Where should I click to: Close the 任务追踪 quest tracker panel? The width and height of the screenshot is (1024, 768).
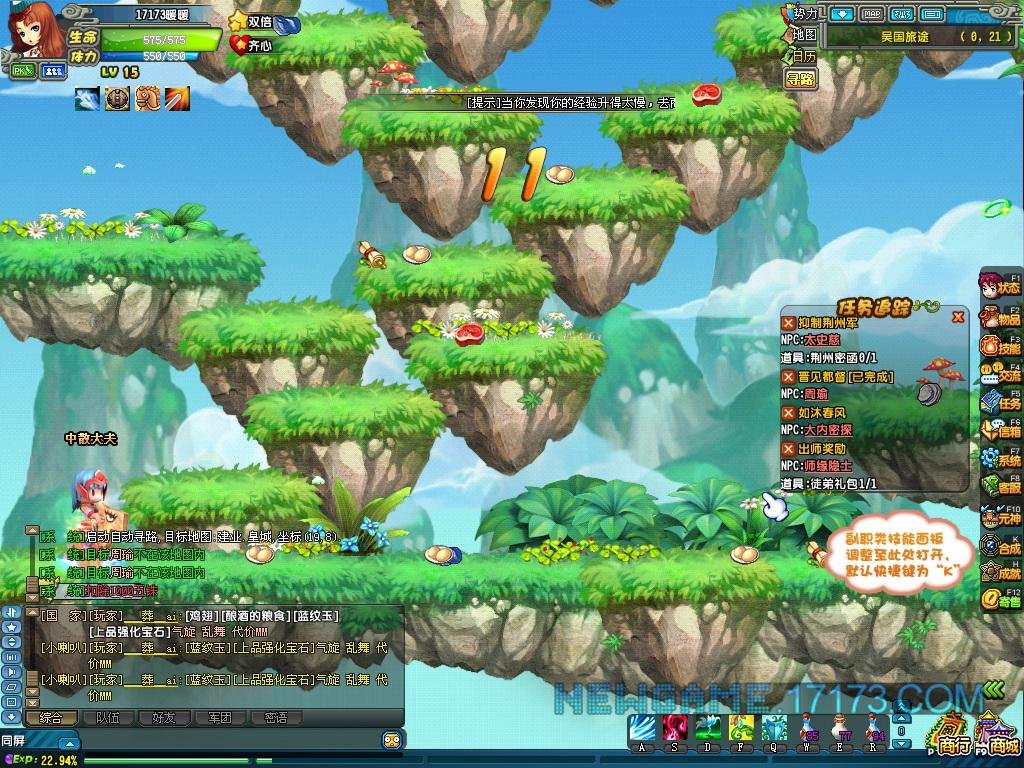(x=958, y=317)
